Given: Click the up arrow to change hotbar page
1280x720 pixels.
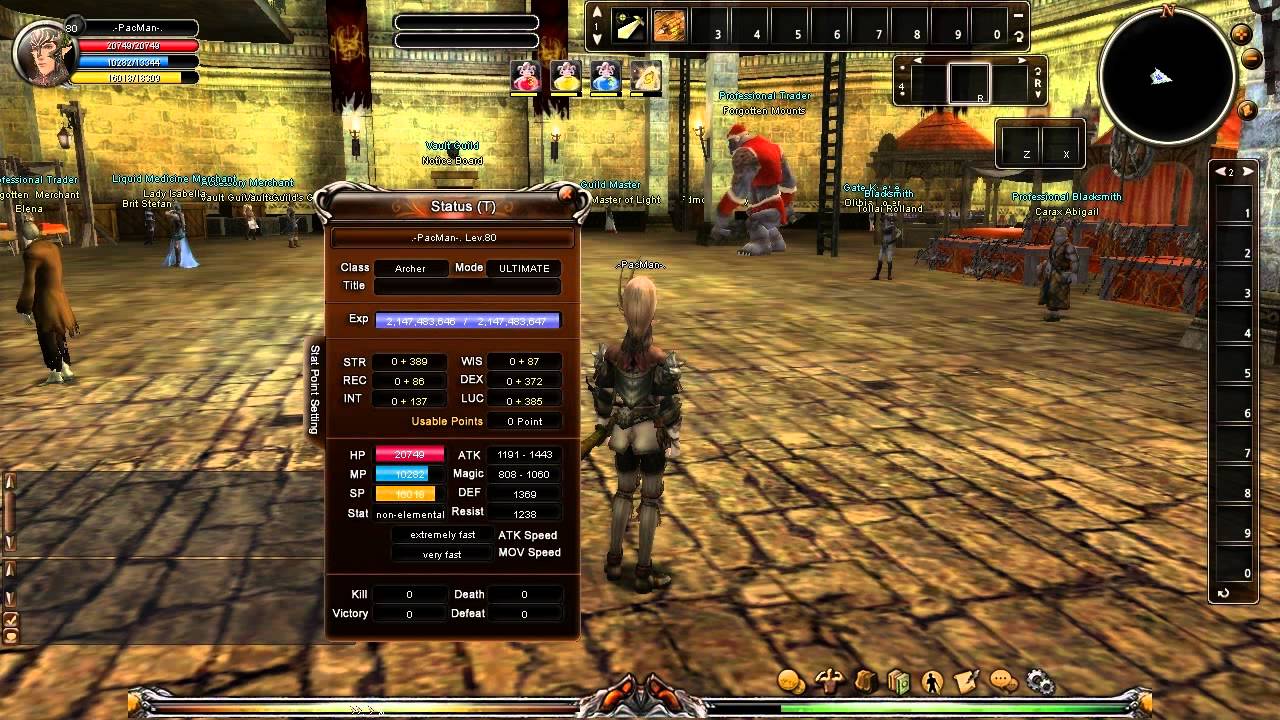Looking at the screenshot, I should [597, 12].
